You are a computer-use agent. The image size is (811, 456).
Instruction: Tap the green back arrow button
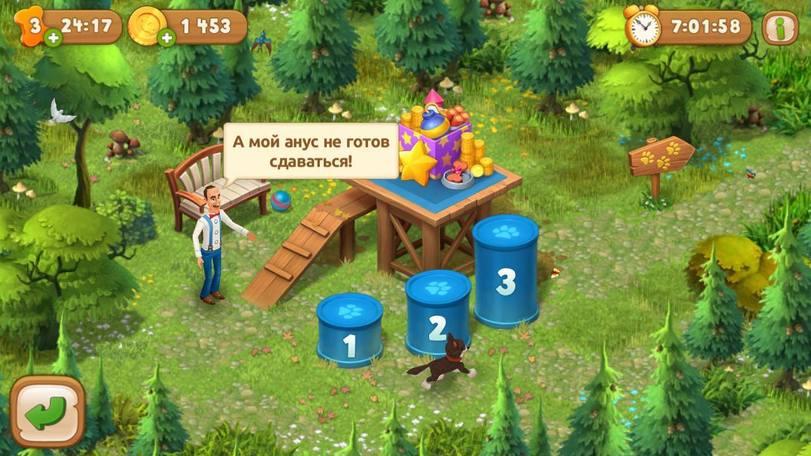(47, 412)
